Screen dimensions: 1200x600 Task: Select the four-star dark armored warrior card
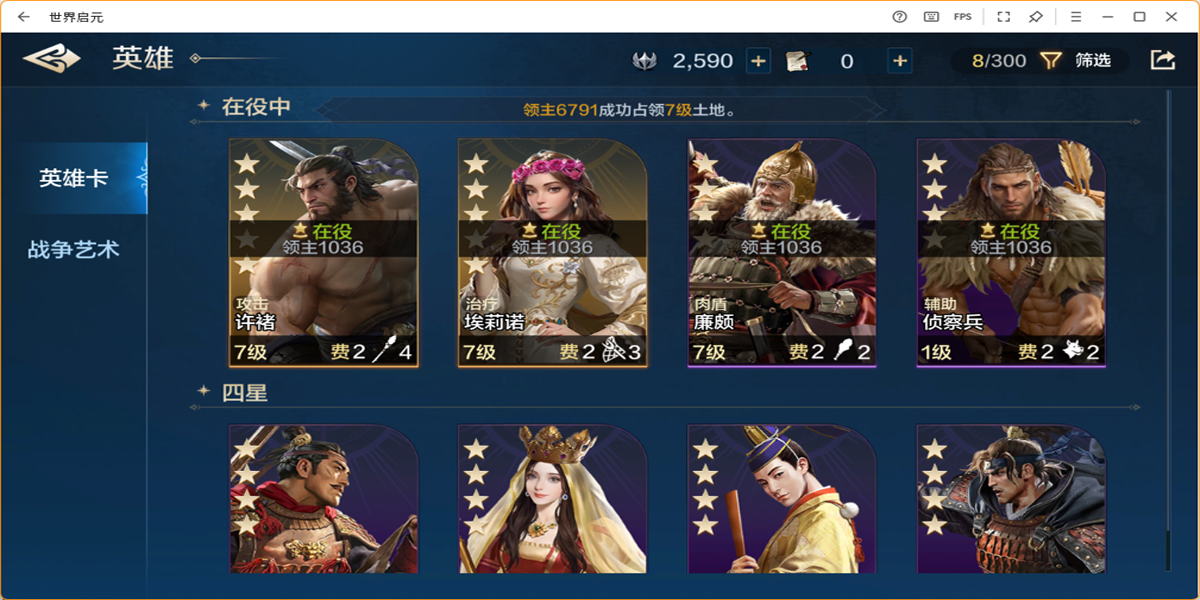point(1011,498)
